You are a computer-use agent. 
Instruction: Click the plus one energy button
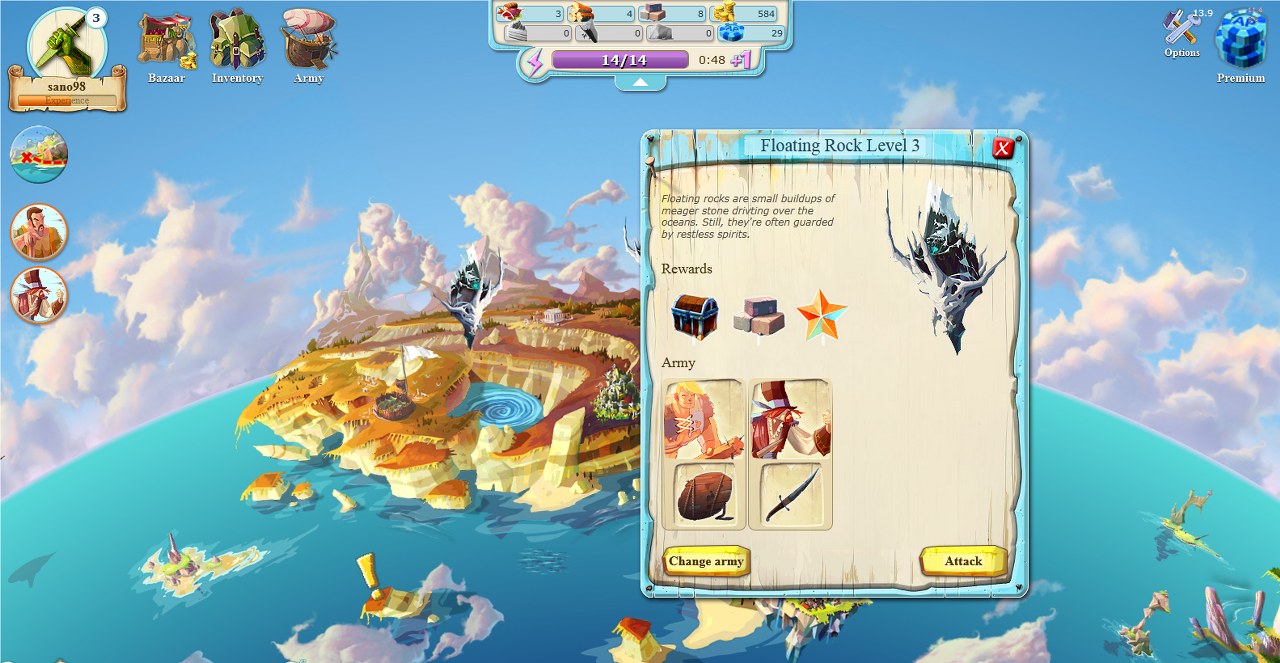(x=741, y=60)
